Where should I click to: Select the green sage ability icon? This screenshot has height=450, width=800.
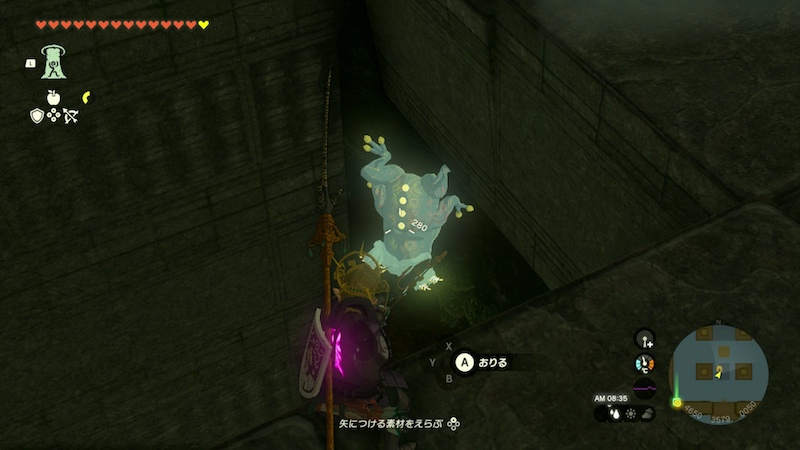tap(52, 62)
